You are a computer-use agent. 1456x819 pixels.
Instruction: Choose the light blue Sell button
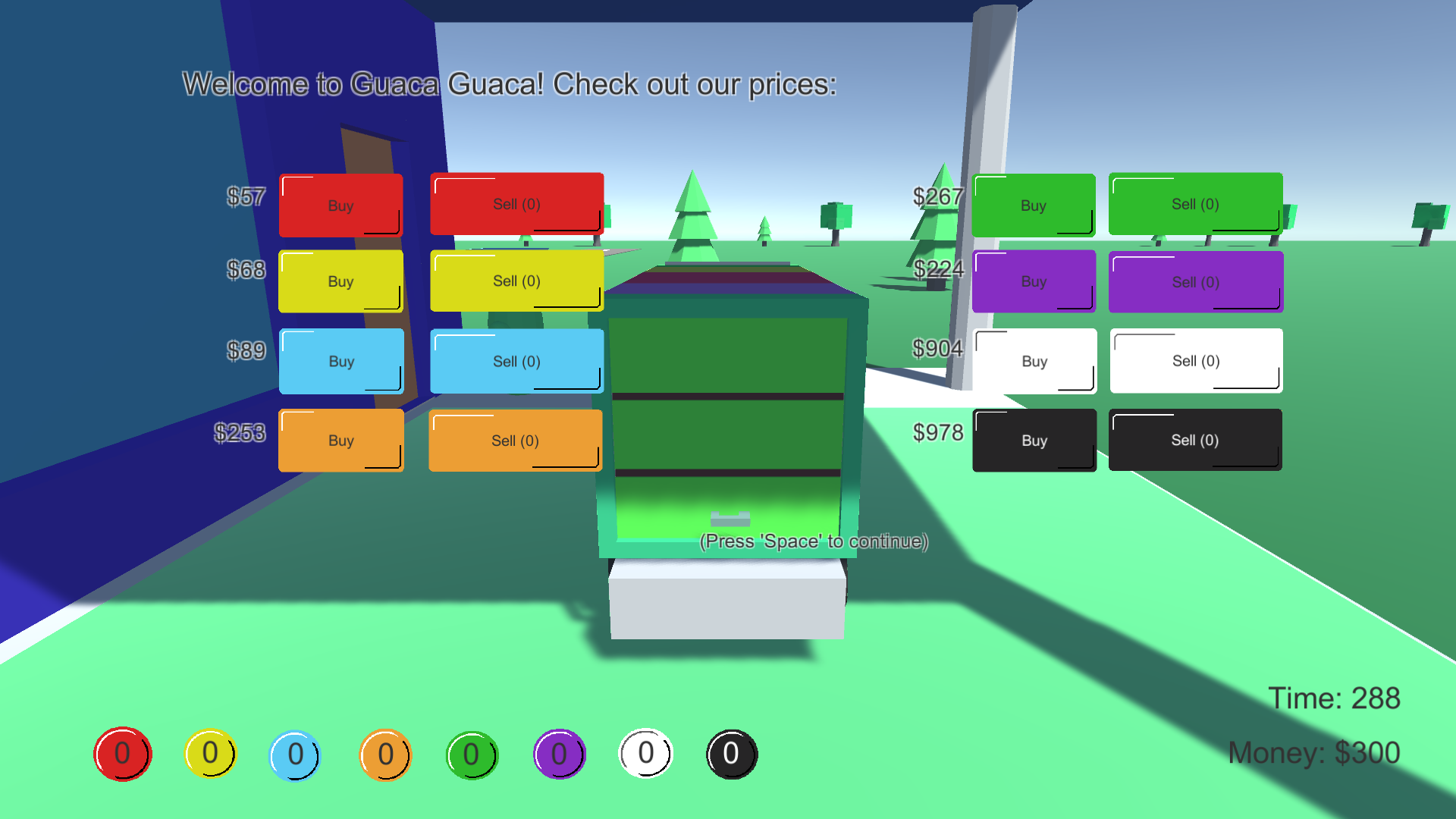(x=516, y=361)
